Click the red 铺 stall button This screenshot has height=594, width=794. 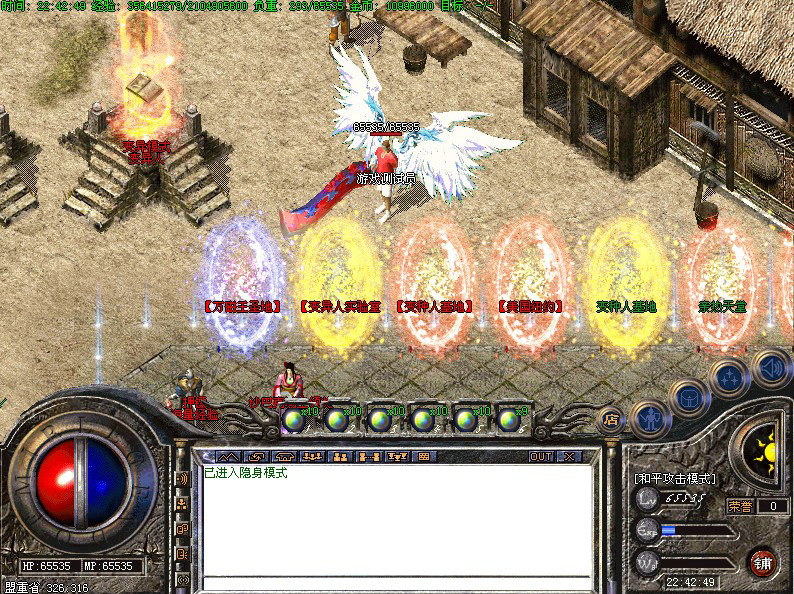[x=764, y=561]
